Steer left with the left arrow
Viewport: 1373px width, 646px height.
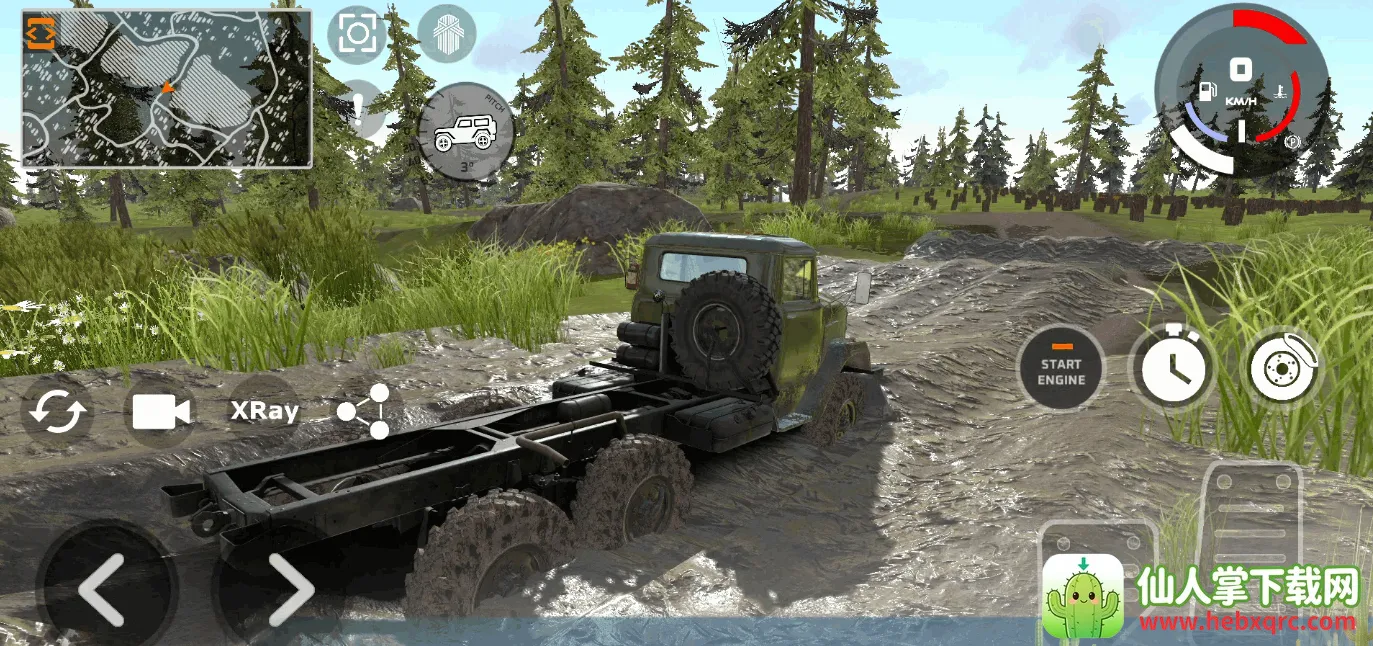click(x=104, y=590)
